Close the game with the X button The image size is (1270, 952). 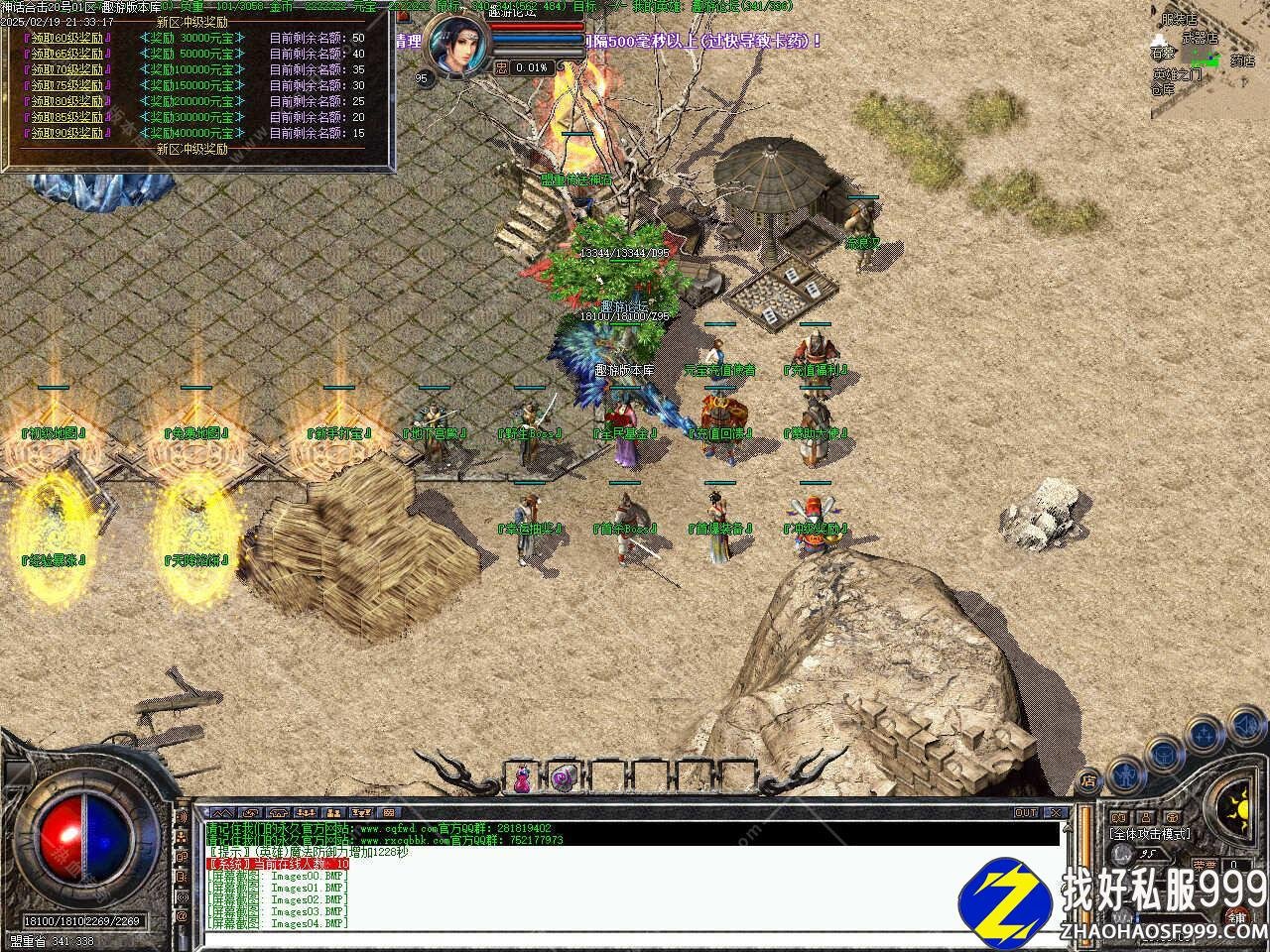1056,812
